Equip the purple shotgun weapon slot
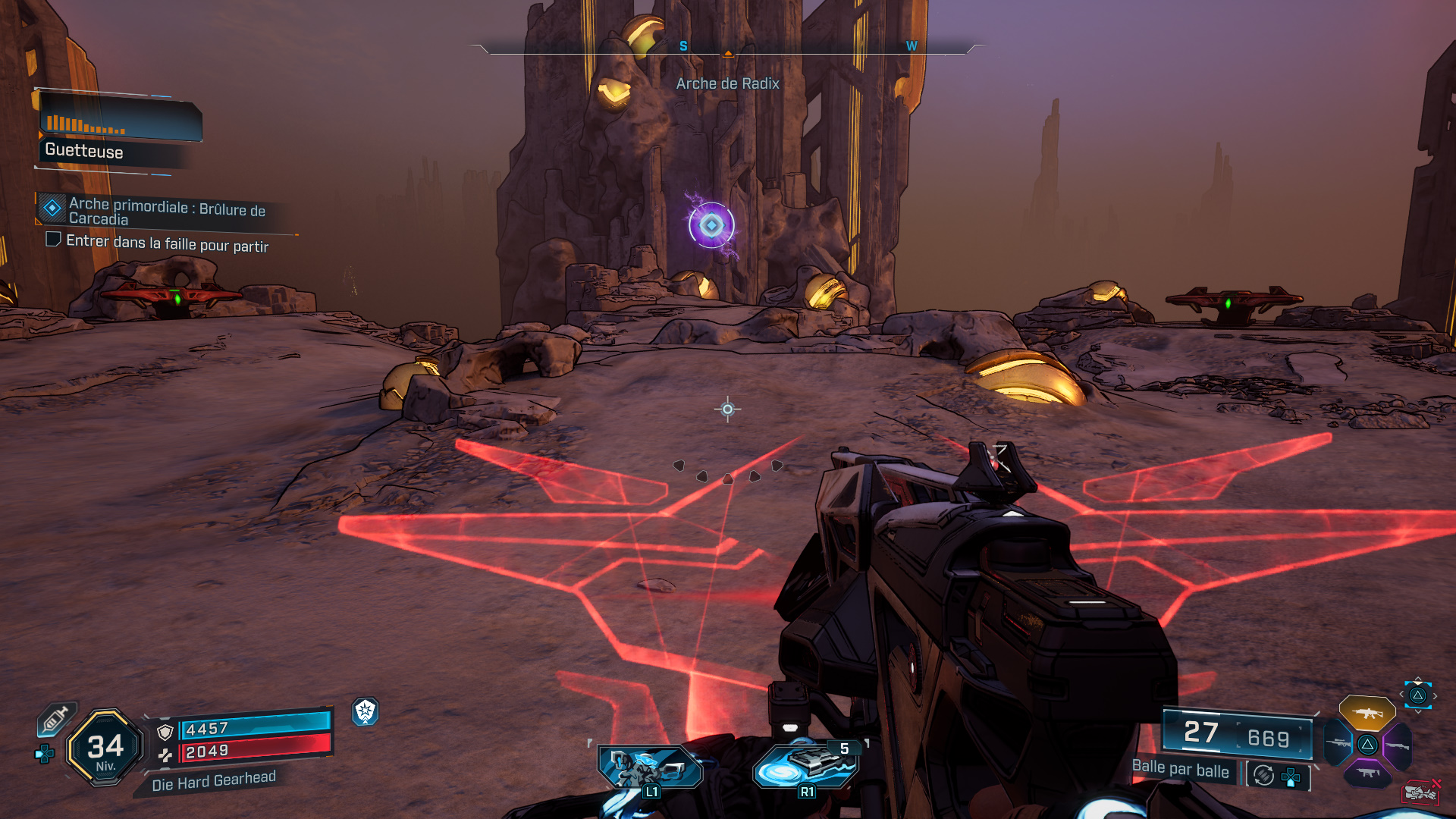1456x819 pixels. (x=1397, y=745)
